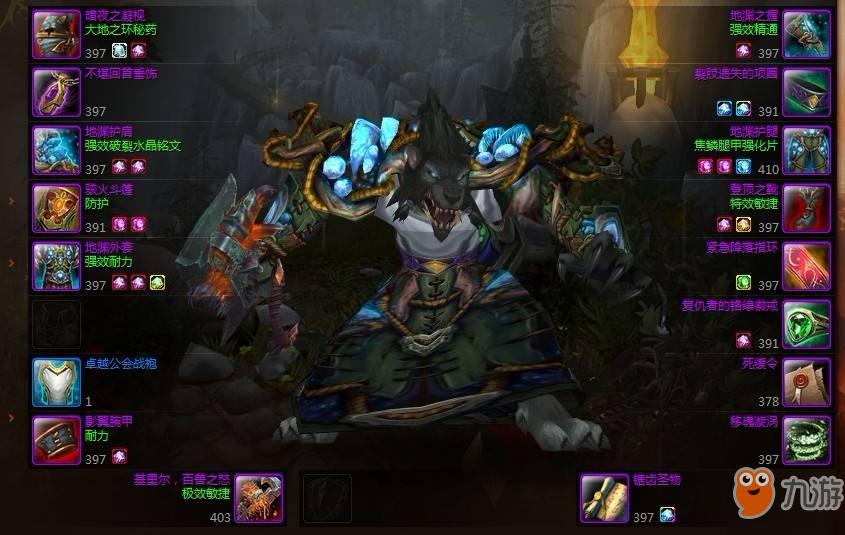This screenshot has height=535, width=845.
Task: Click the 死缓令 trinket icon
Action: 806,382
